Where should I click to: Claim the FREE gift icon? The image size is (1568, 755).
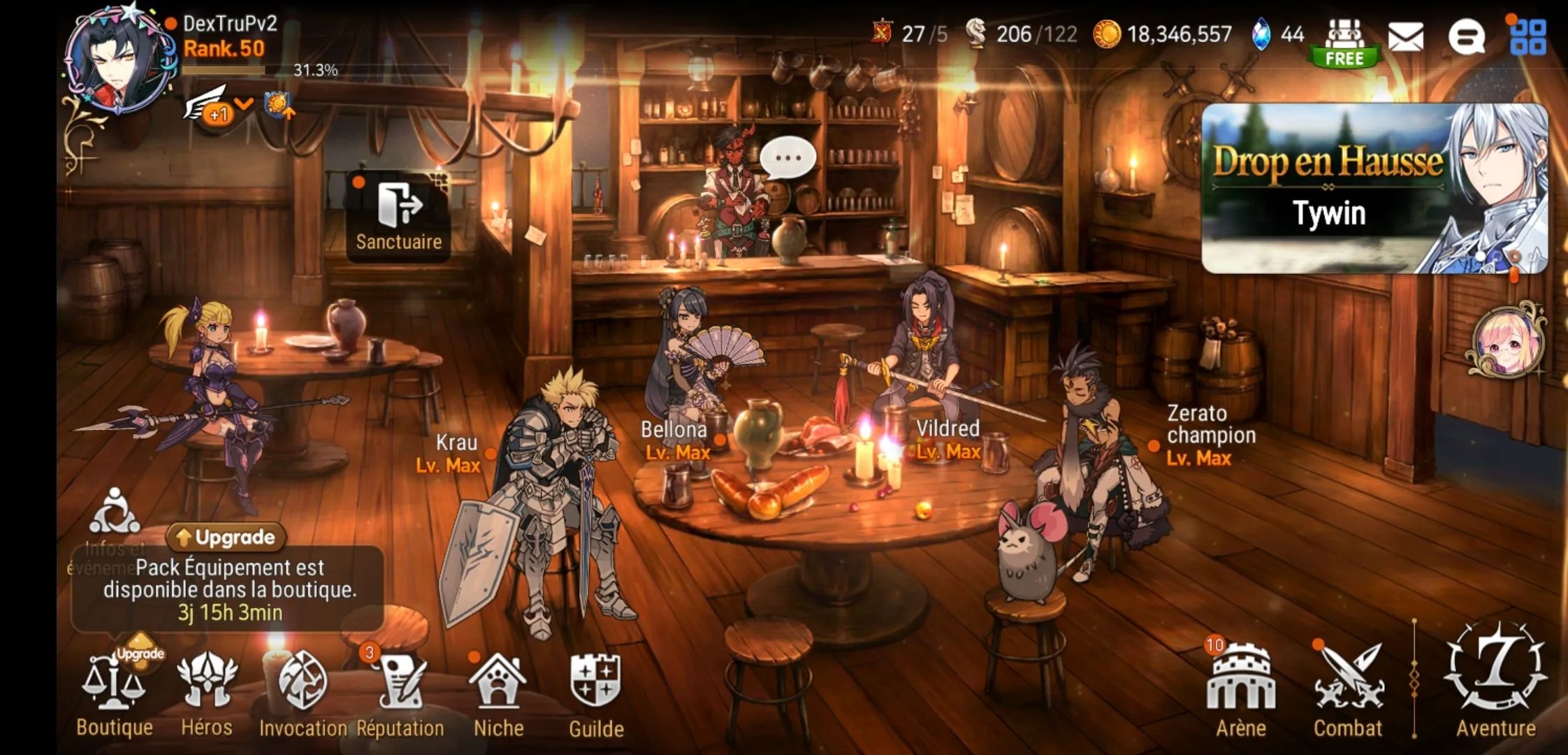(1344, 42)
